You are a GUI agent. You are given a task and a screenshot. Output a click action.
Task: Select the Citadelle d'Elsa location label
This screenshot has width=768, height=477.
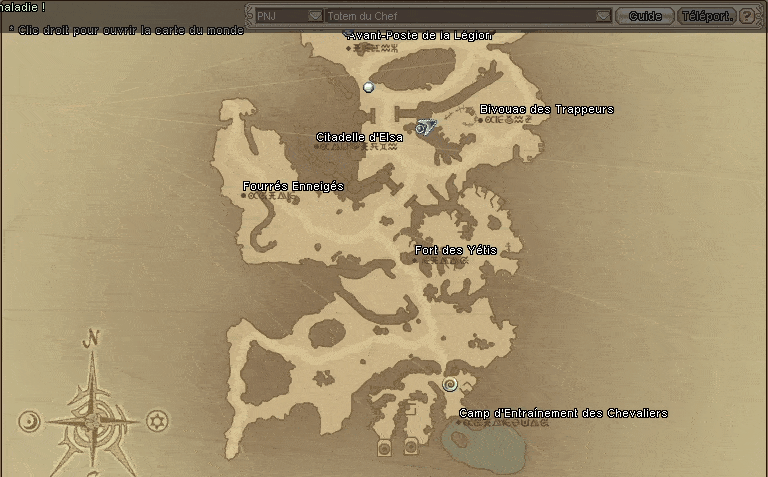tap(359, 137)
